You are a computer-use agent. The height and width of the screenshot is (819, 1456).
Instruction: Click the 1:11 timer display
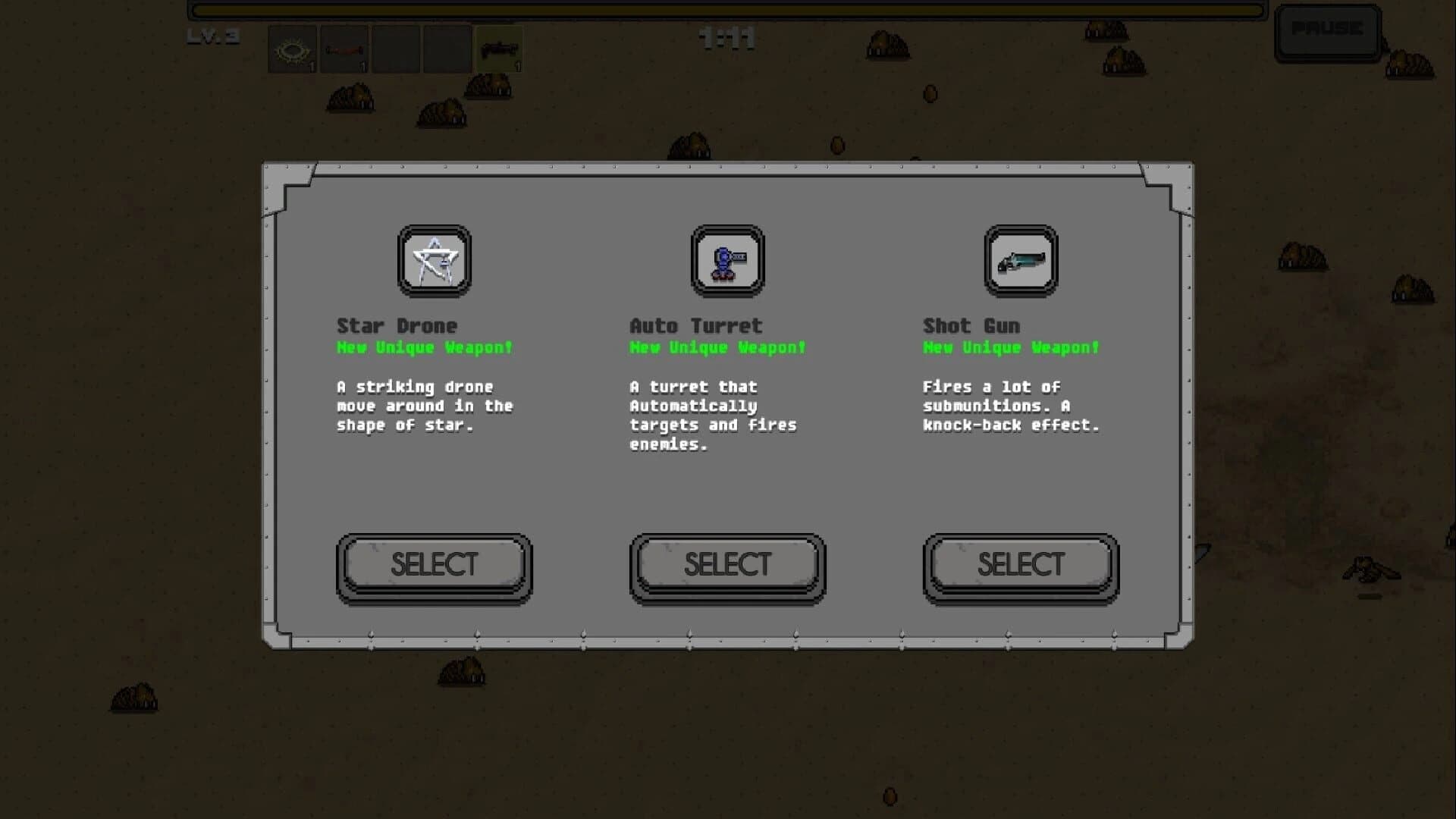(x=726, y=39)
